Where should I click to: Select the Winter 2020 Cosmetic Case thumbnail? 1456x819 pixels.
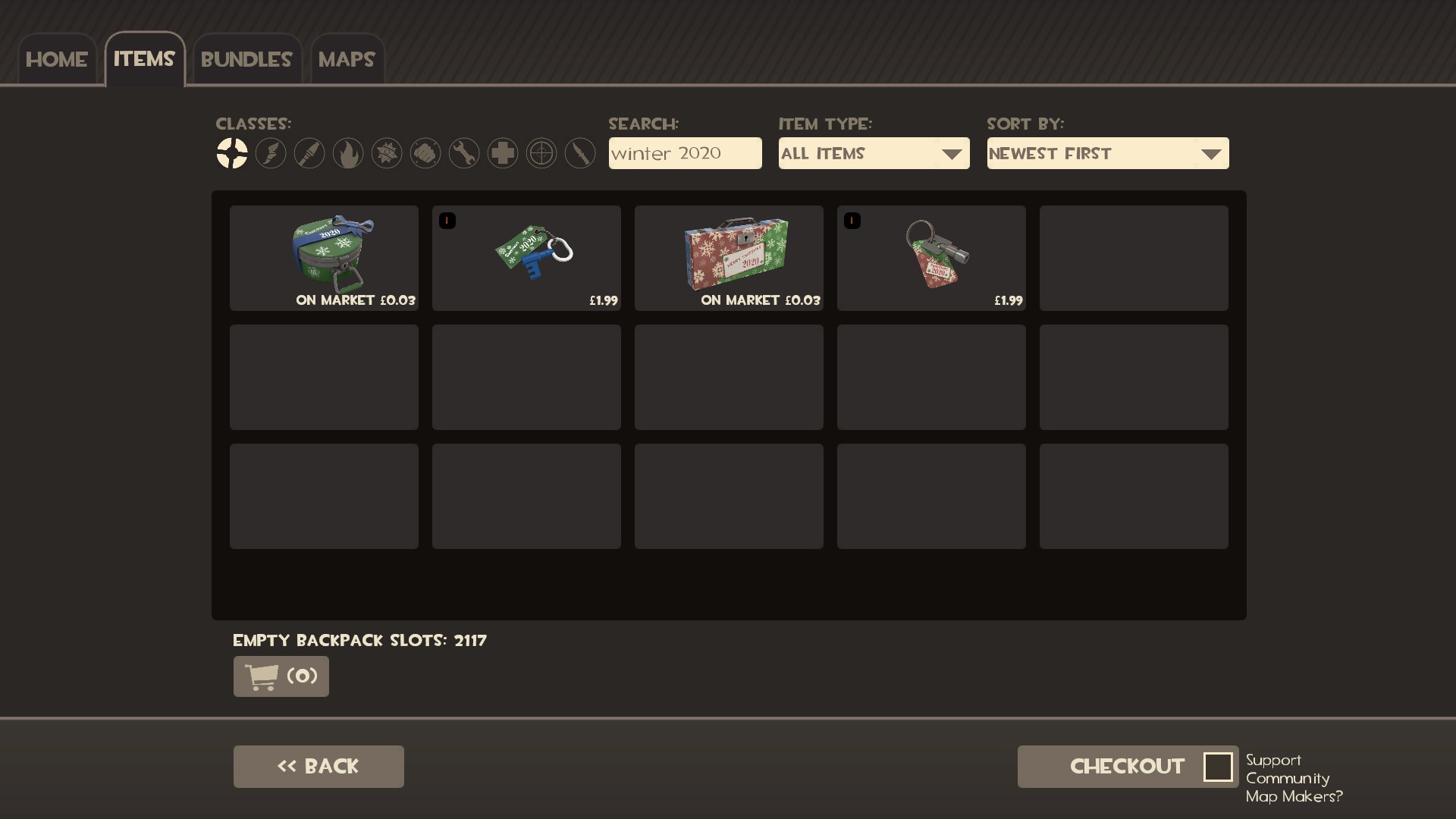click(x=324, y=258)
